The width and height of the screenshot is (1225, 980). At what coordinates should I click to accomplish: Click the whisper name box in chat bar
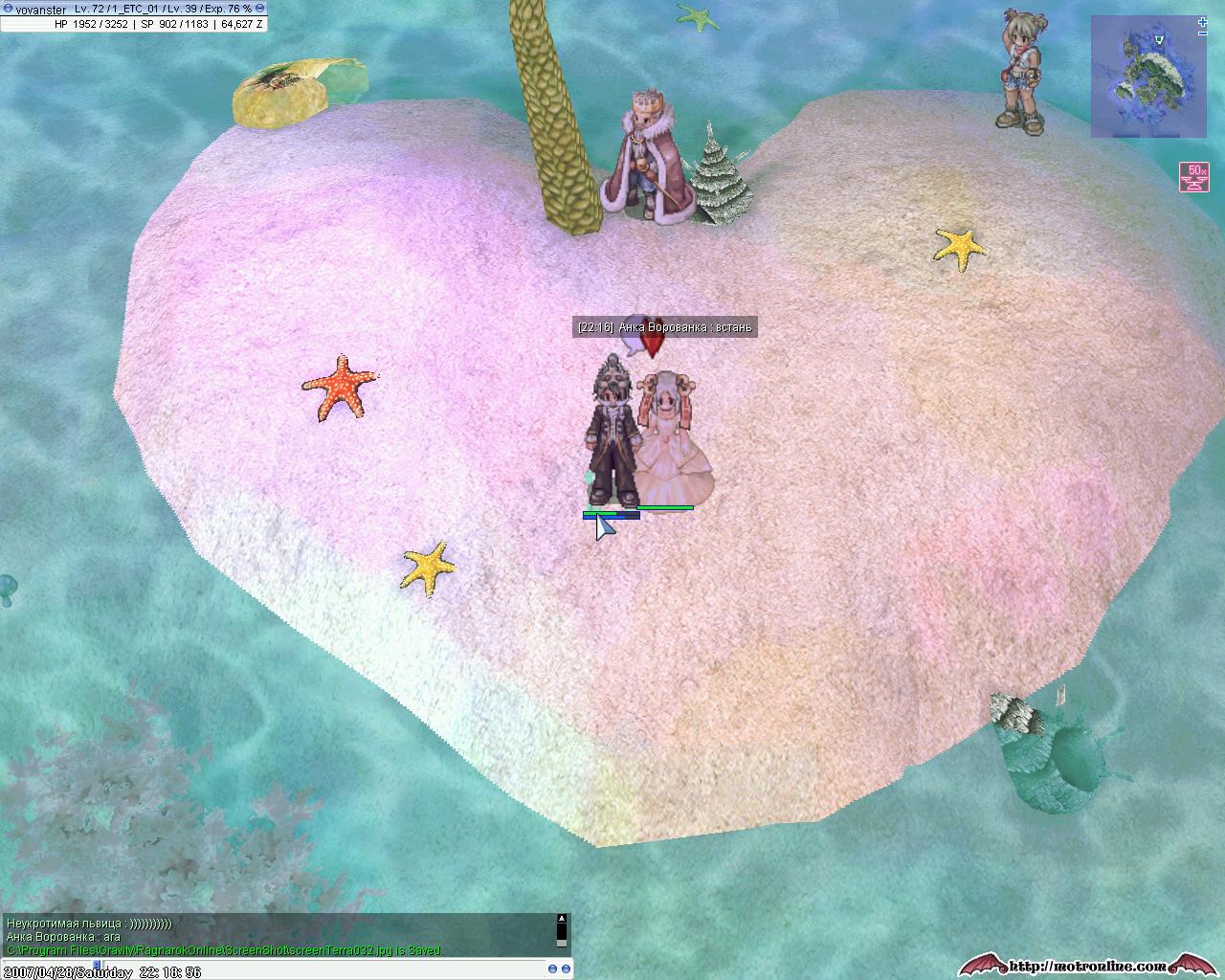[x=48, y=966]
